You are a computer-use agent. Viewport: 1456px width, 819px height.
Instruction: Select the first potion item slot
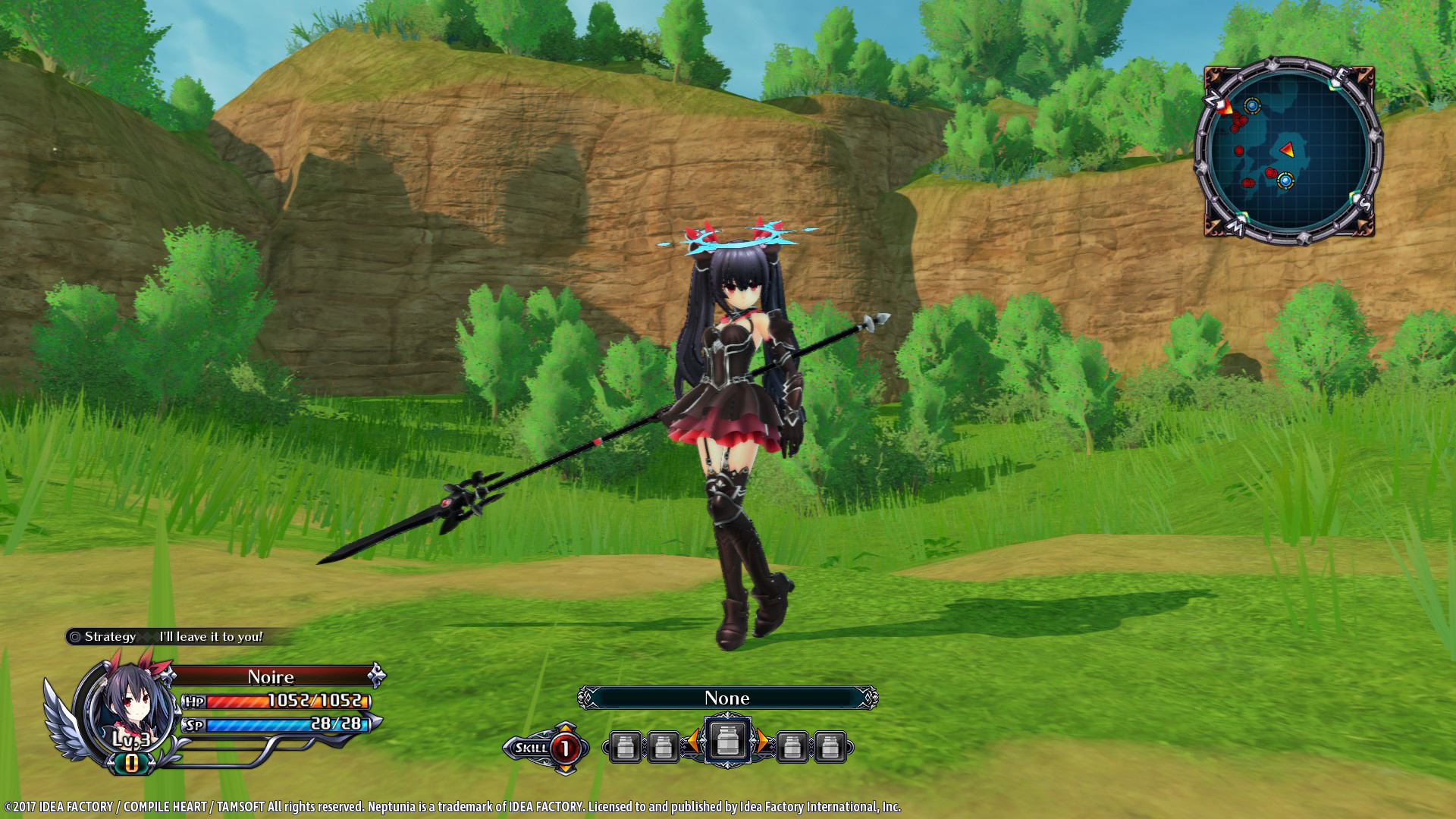click(x=626, y=746)
